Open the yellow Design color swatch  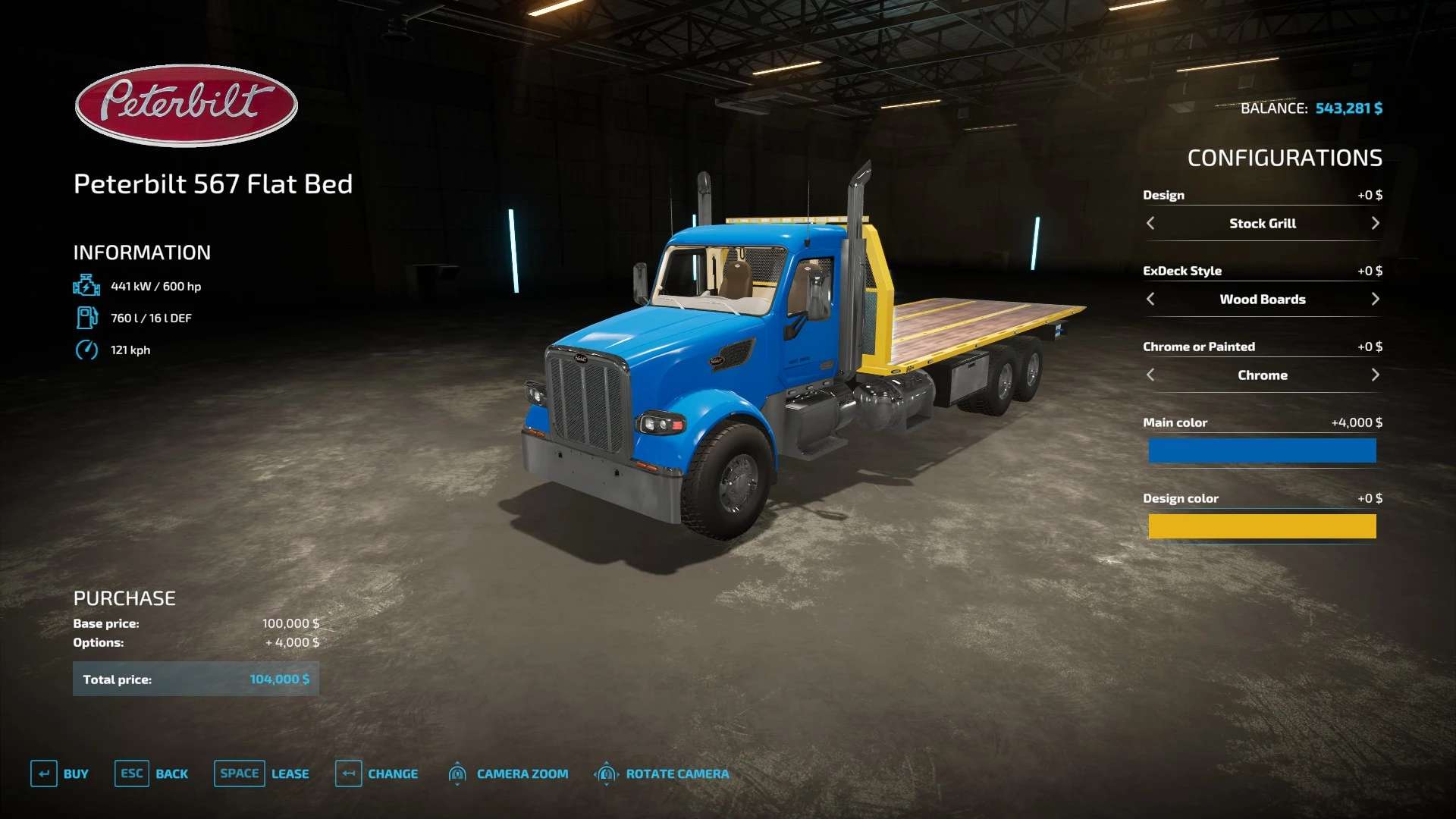(x=1262, y=526)
